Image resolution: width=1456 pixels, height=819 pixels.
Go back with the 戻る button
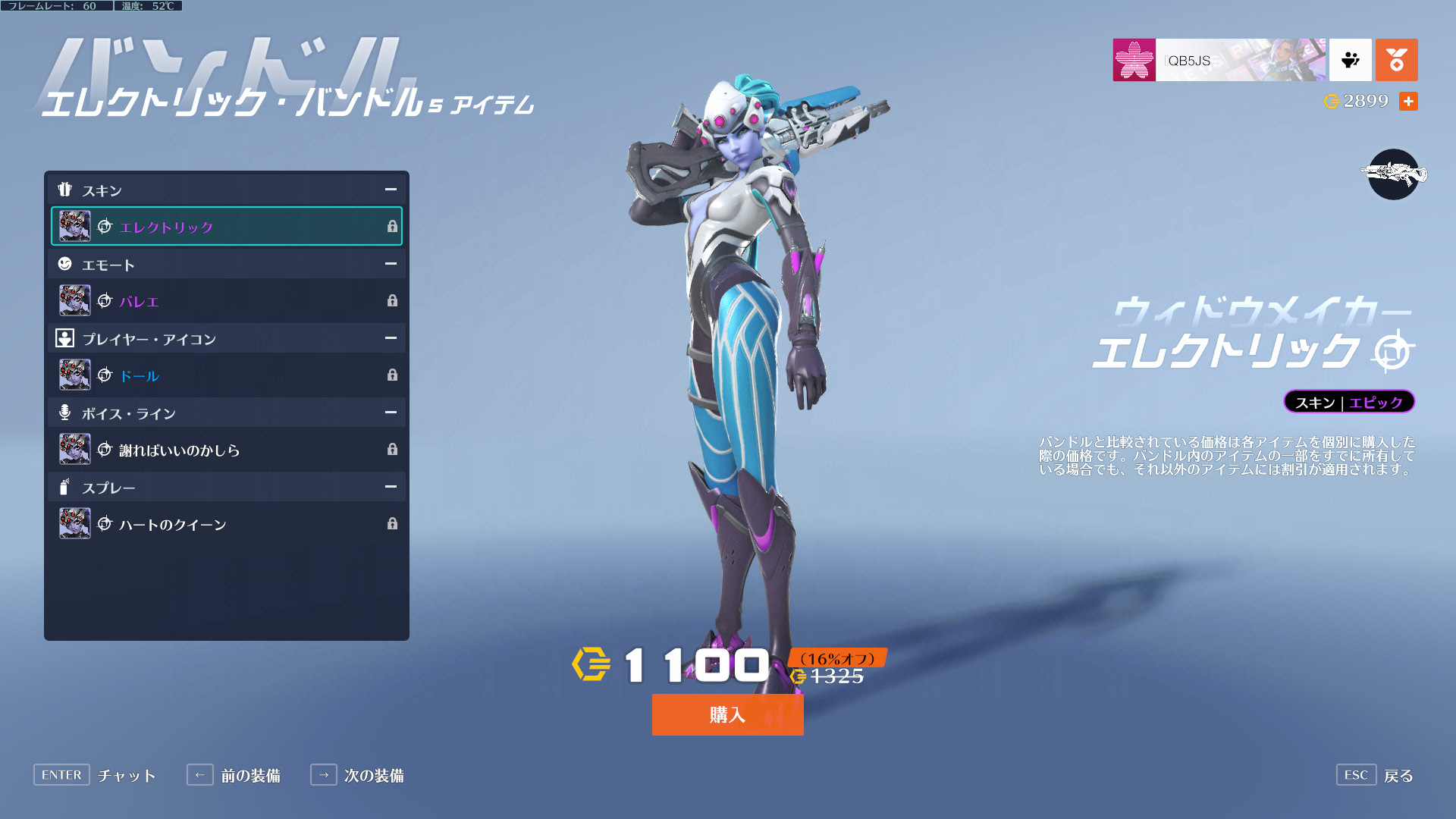pyautogui.click(x=1398, y=776)
